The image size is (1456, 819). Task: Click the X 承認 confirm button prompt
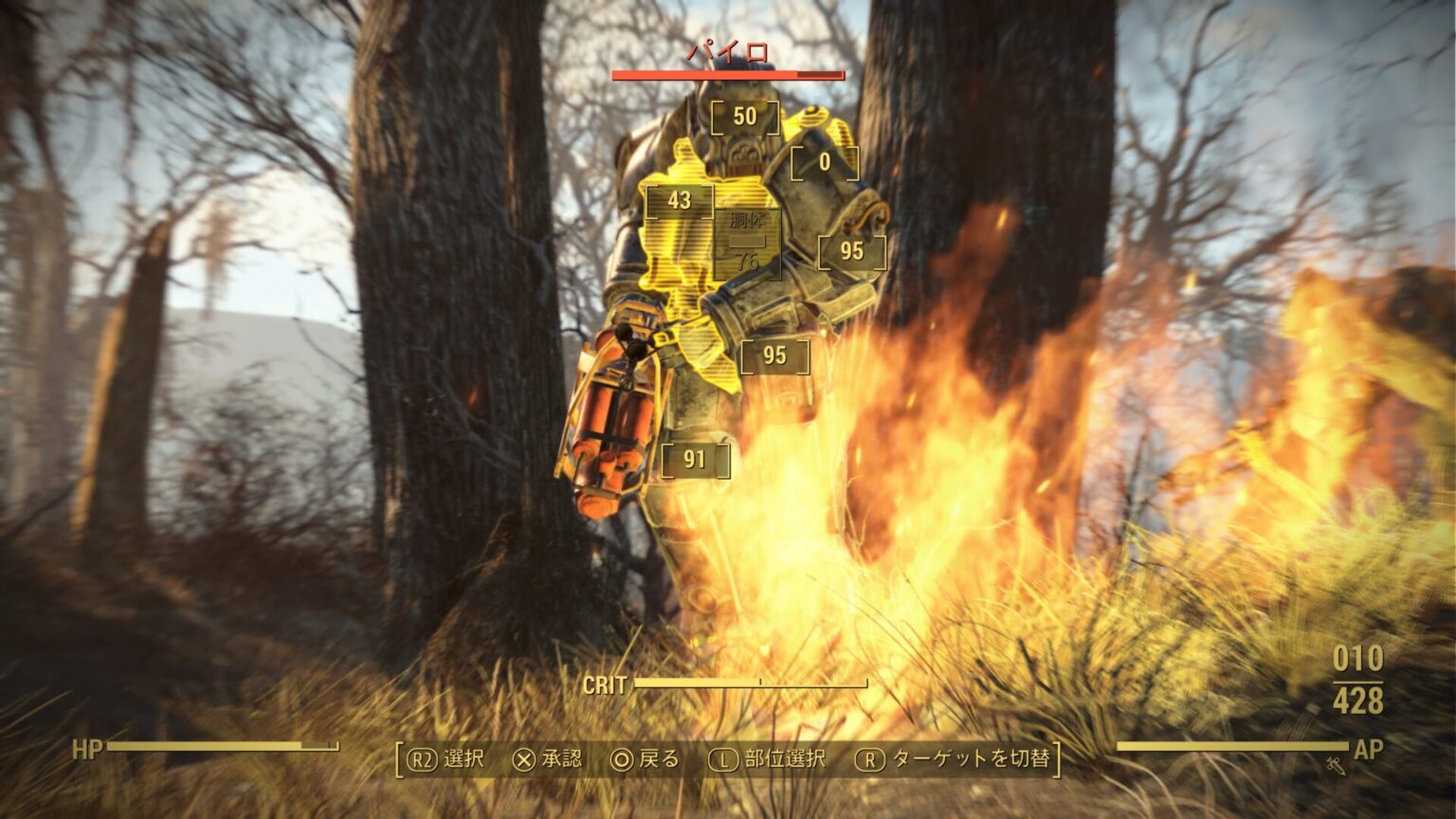click(549, 758)
